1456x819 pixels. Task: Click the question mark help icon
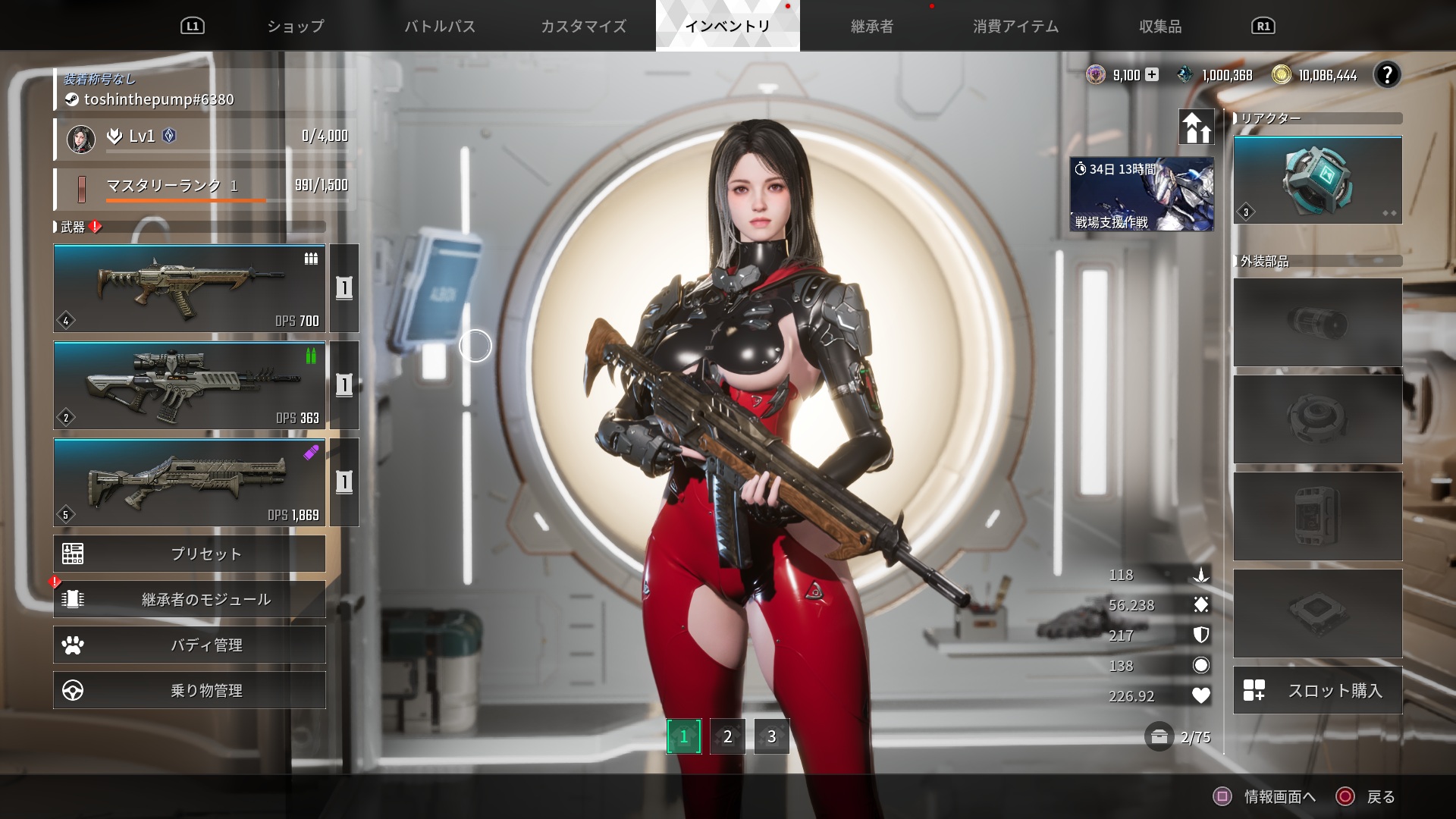click(1387, 74)
